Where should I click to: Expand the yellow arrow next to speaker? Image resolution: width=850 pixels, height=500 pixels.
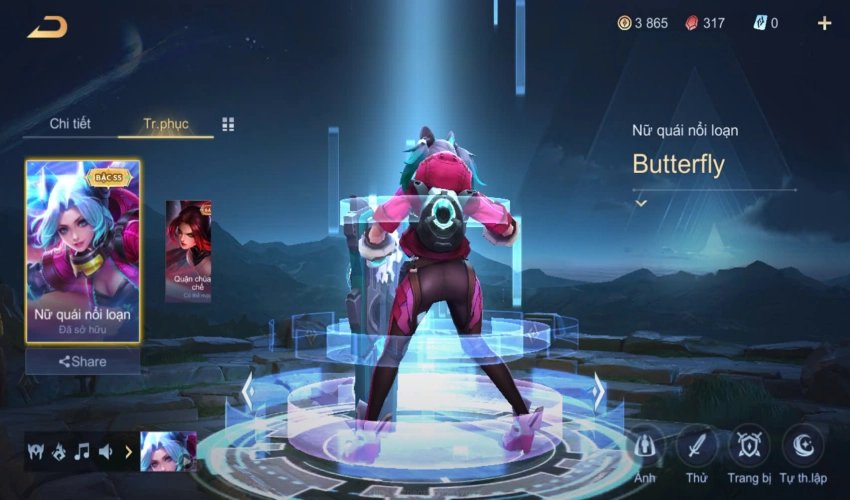[128, 451]
